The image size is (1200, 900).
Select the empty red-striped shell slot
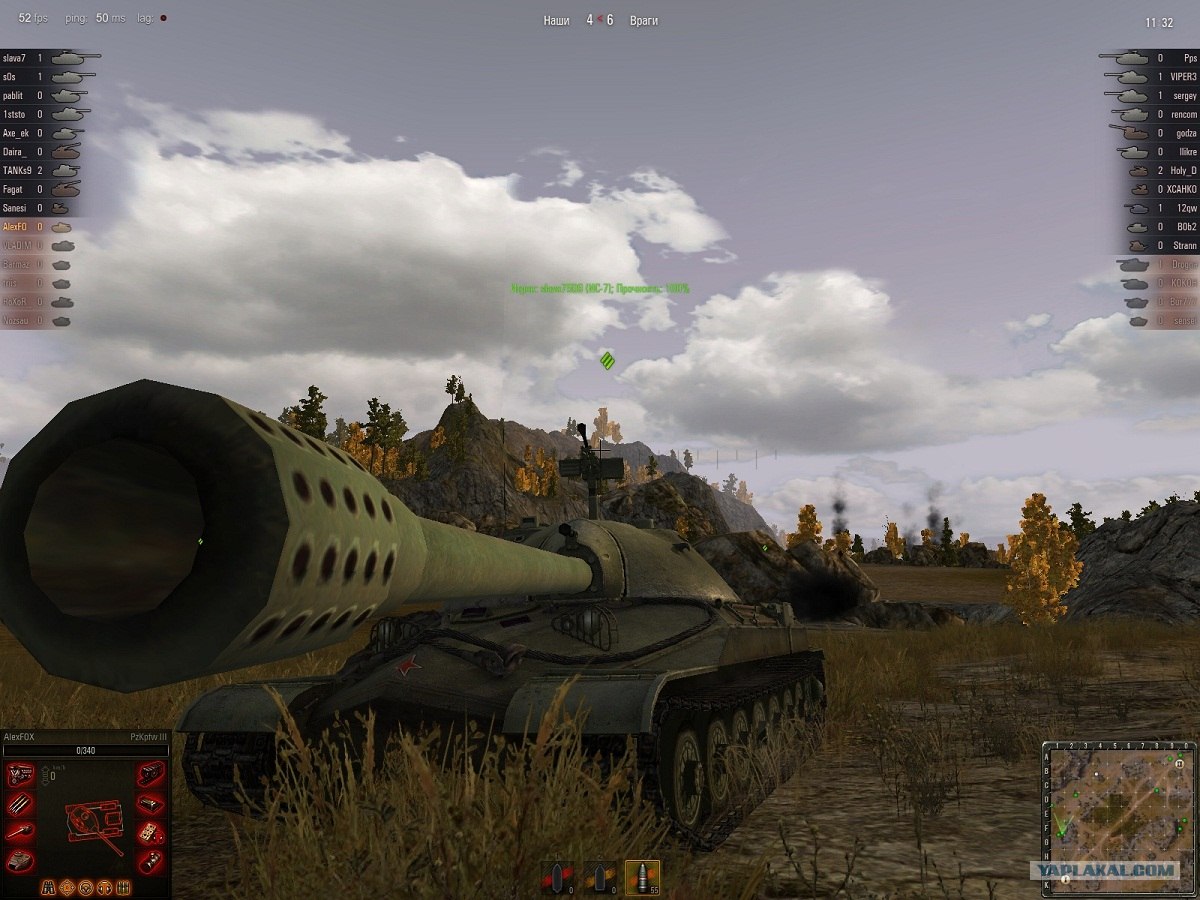pos(557,876)
